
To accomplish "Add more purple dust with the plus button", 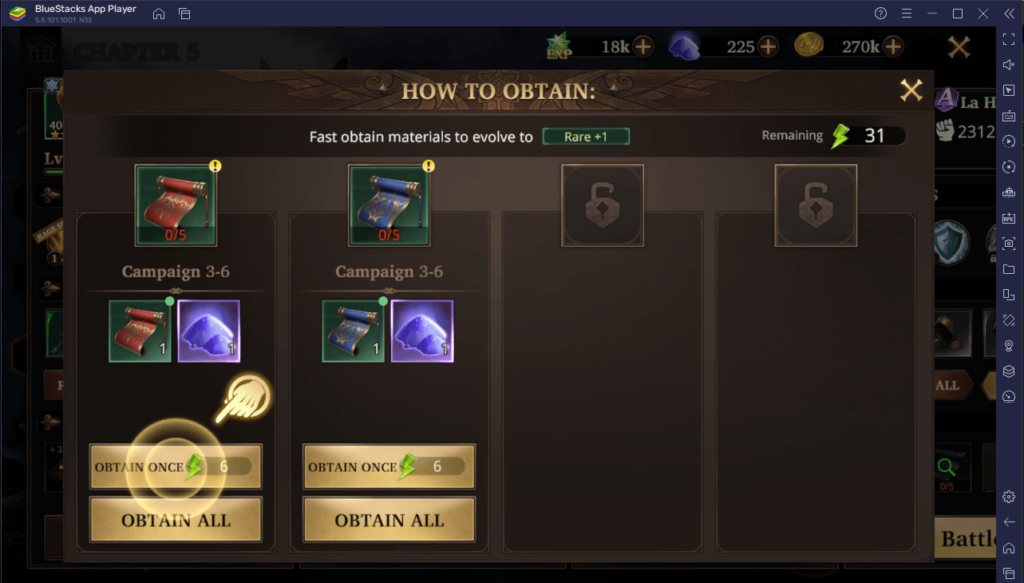I will tap(768, 46).
